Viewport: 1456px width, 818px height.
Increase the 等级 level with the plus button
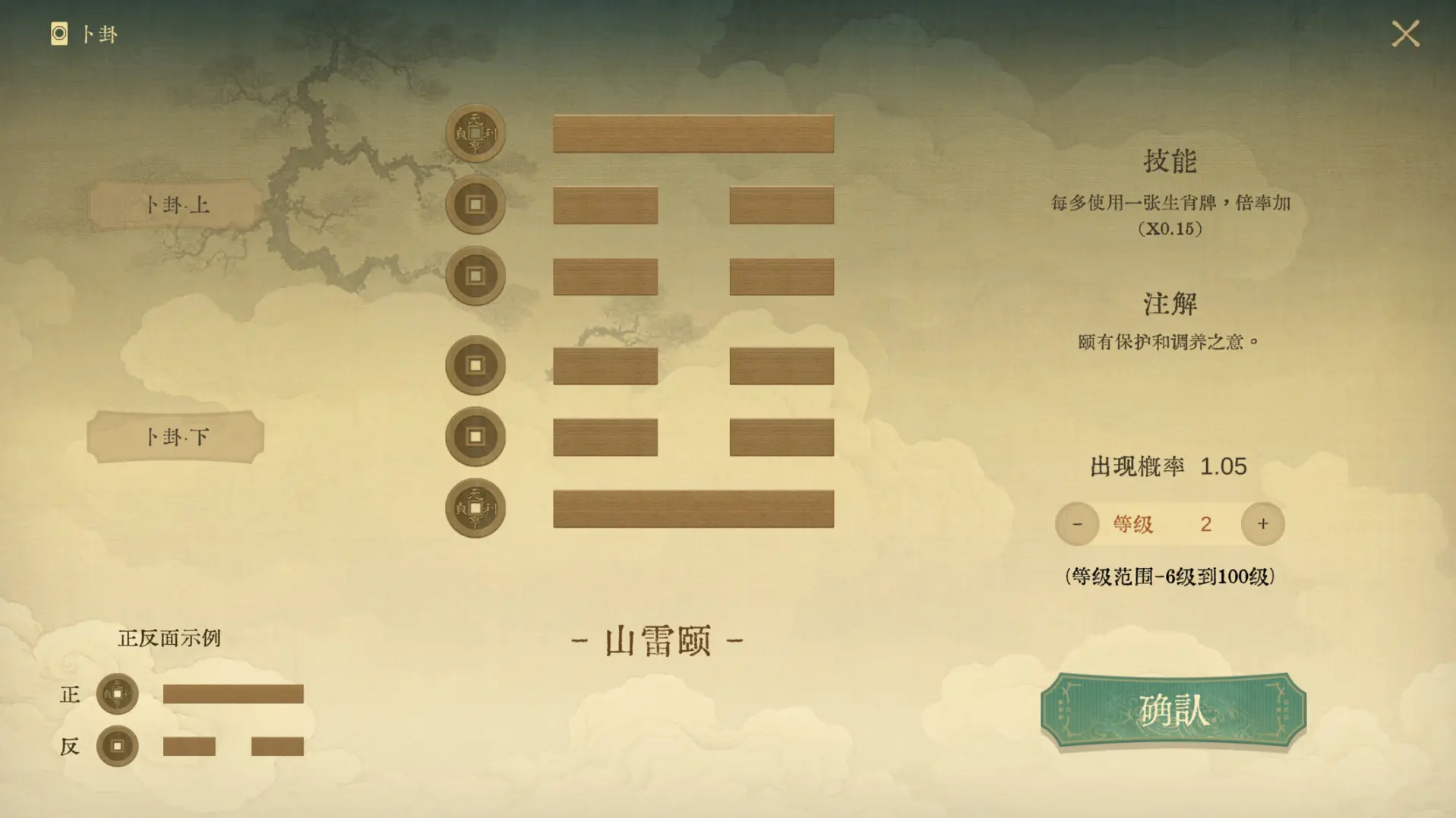(x=1262, y=523)
